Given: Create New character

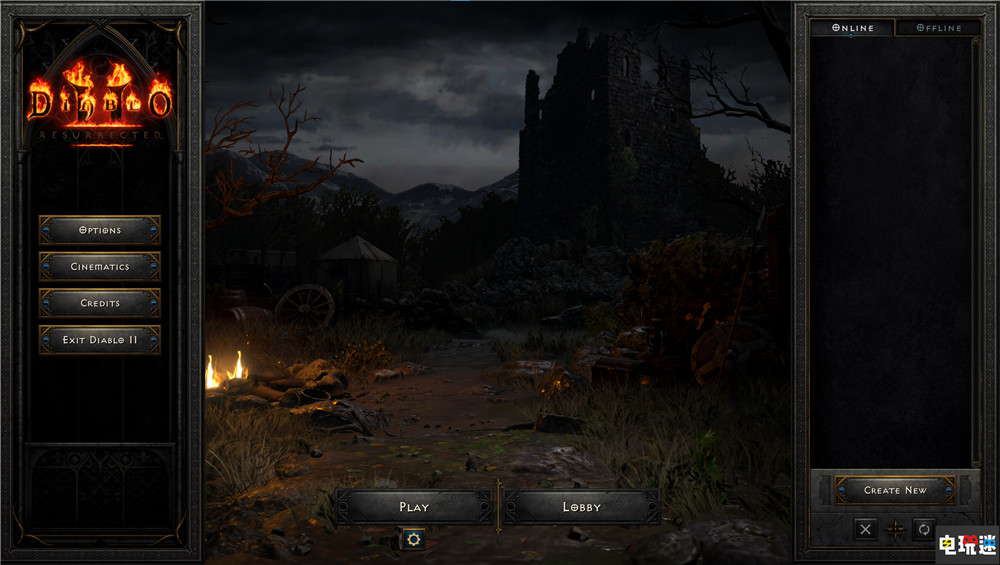Looking at the screenshot, I should click(x=895, y=490).
